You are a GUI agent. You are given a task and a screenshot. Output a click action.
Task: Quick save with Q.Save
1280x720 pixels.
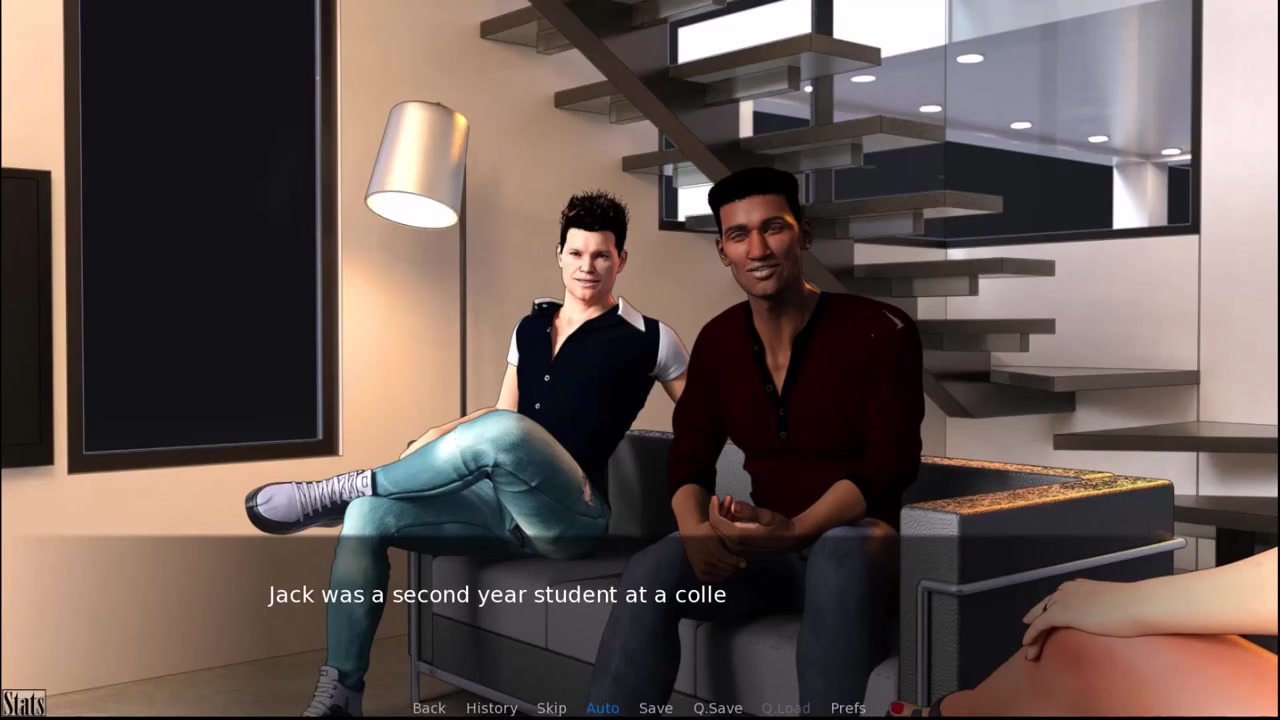coord(718,708)
